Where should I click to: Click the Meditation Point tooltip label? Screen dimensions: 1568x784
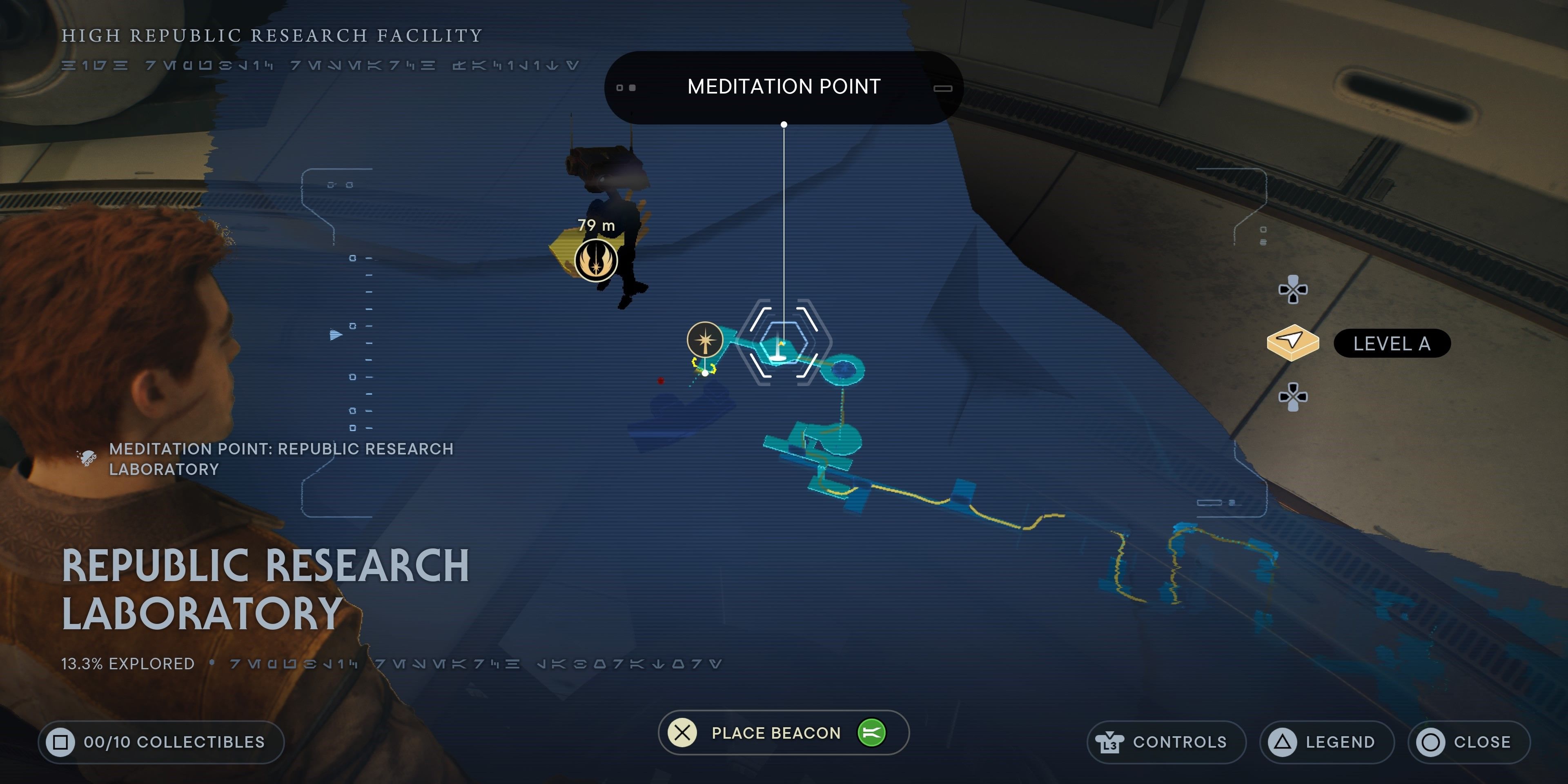pyautogui.click(x=784, y=87)
